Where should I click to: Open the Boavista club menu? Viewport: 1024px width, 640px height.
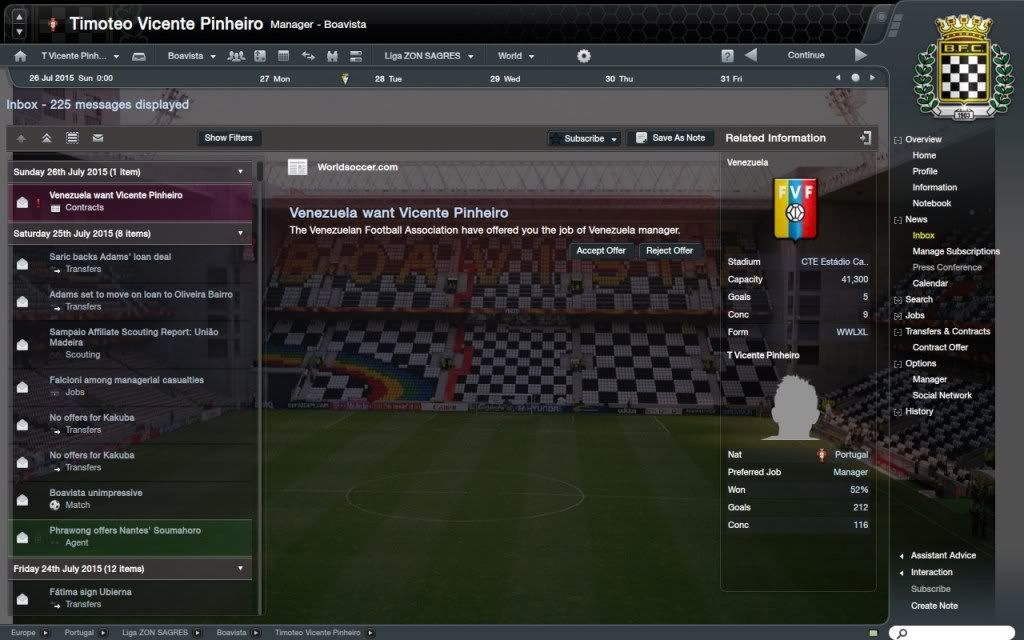(x=191, y=56)
